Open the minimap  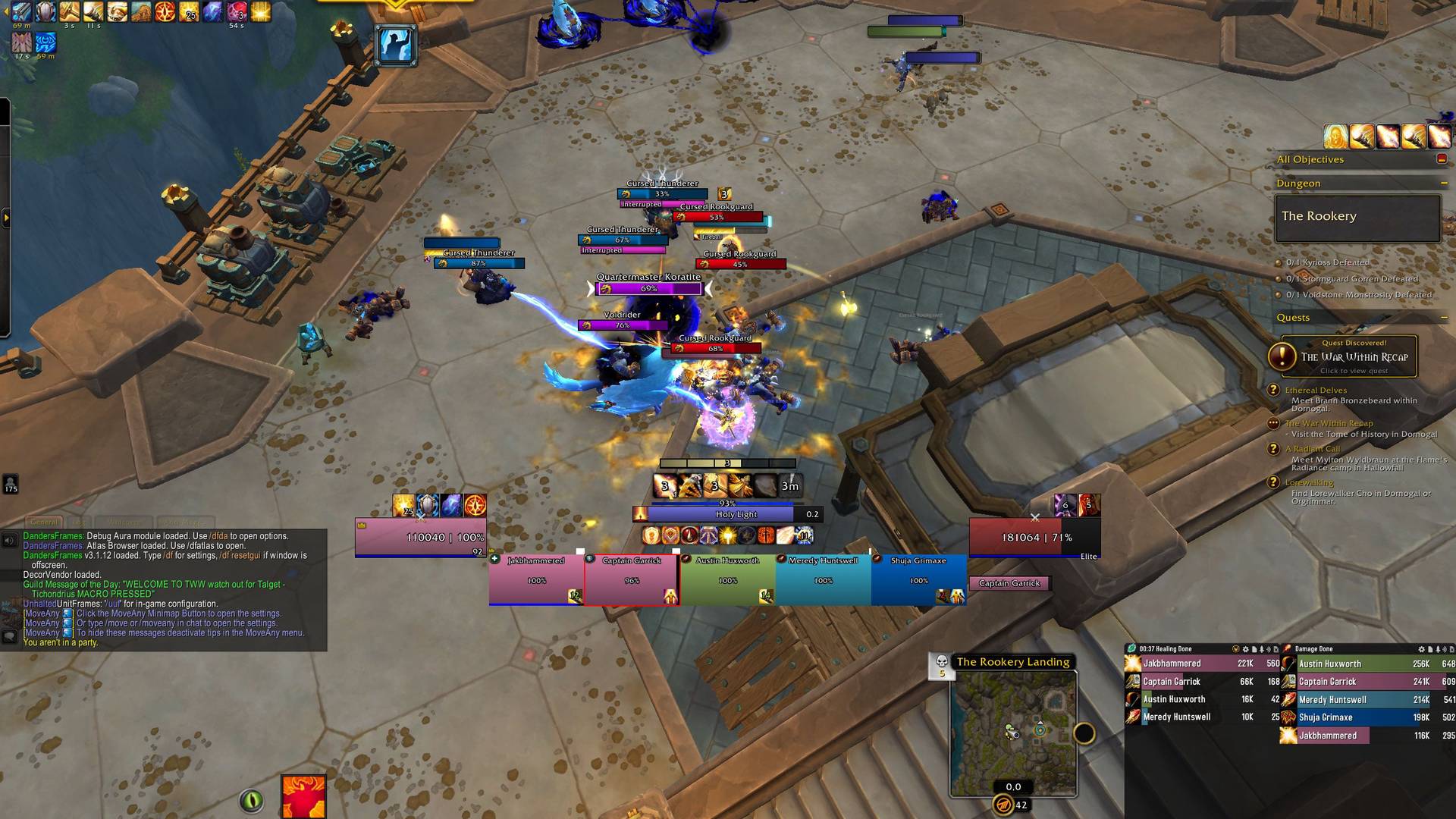pyautogui.click(x=1013, y=732)
